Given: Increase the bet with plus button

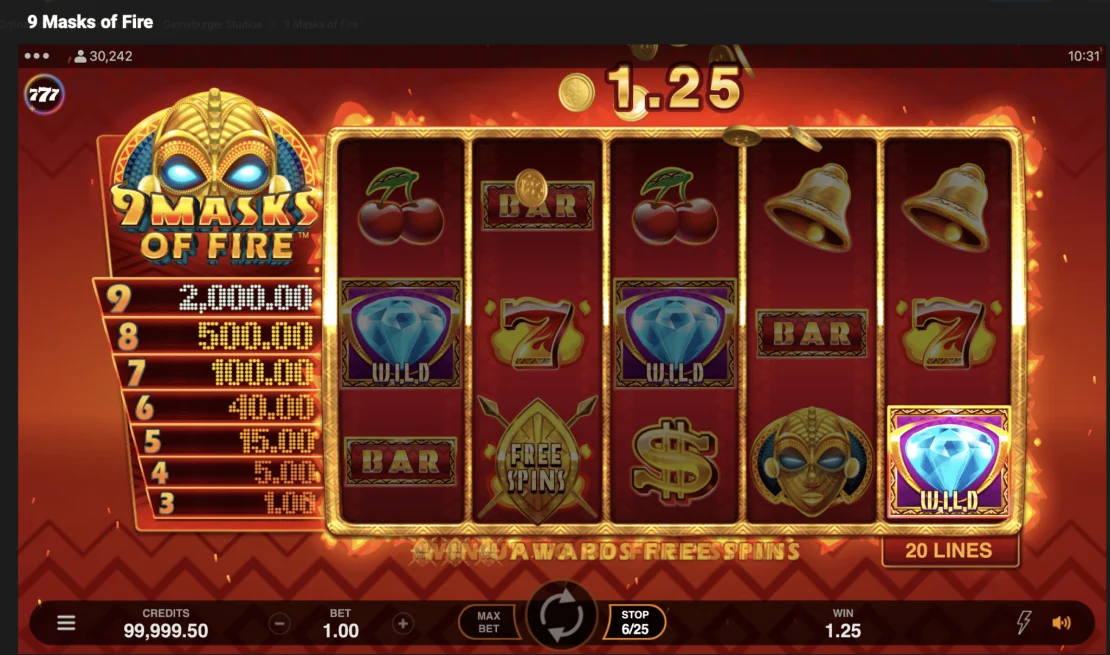Looking at the screenshot, I should pyautogui.click(x=402, y=624).
